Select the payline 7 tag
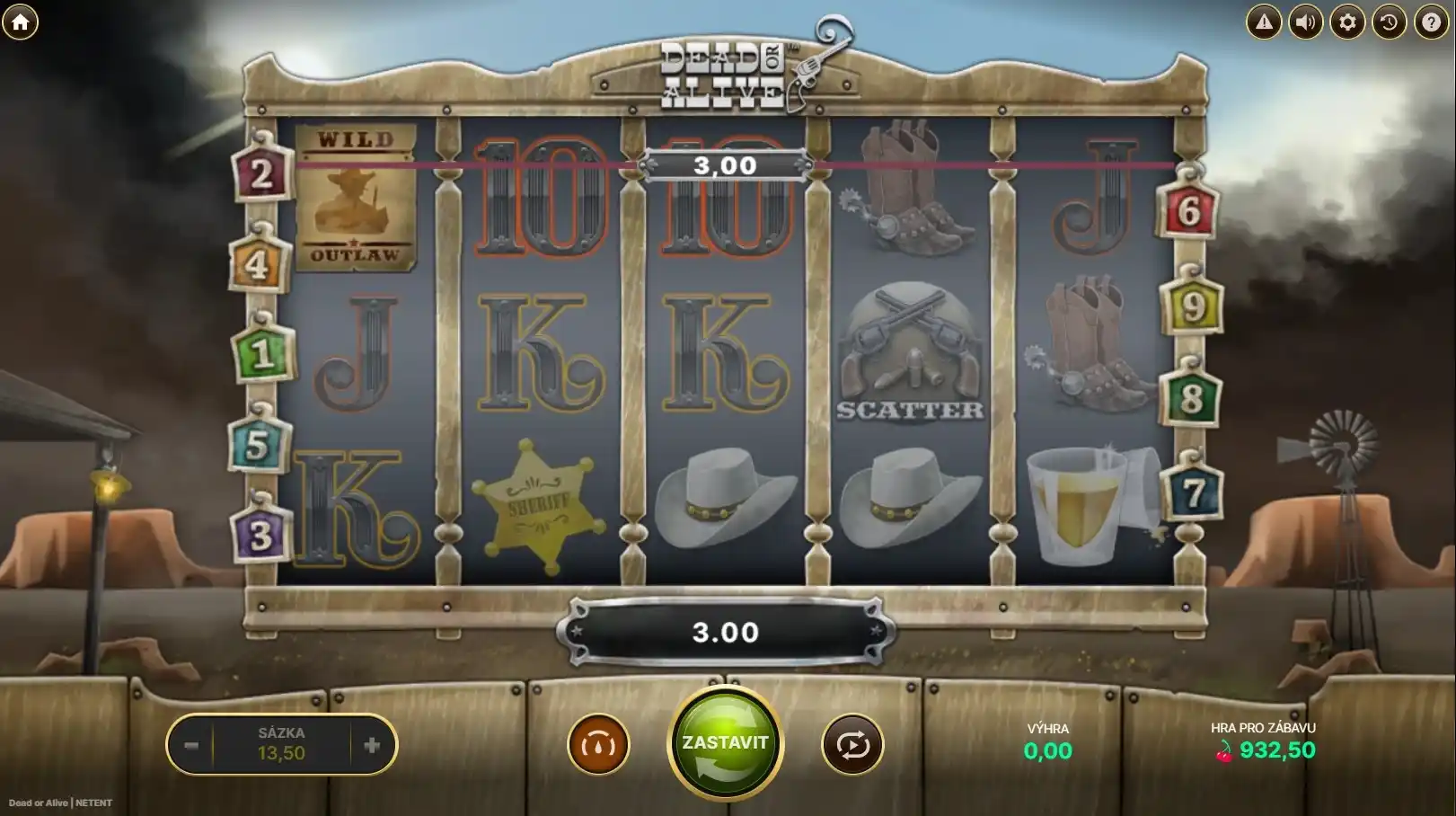Viewport: 1456px width, 816px height. click(1193, 492)
